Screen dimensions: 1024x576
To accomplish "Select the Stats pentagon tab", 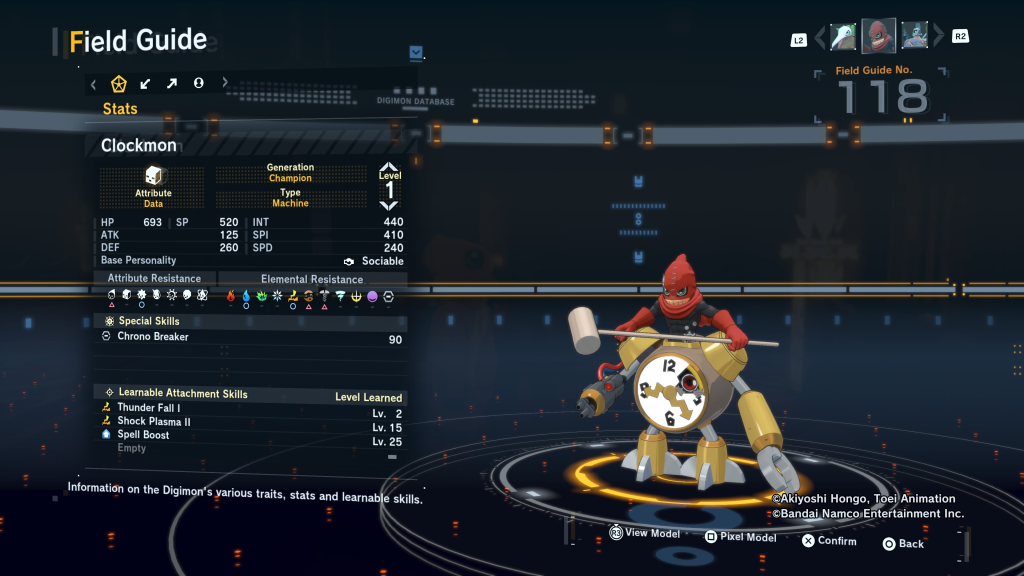I will point(118,83).
